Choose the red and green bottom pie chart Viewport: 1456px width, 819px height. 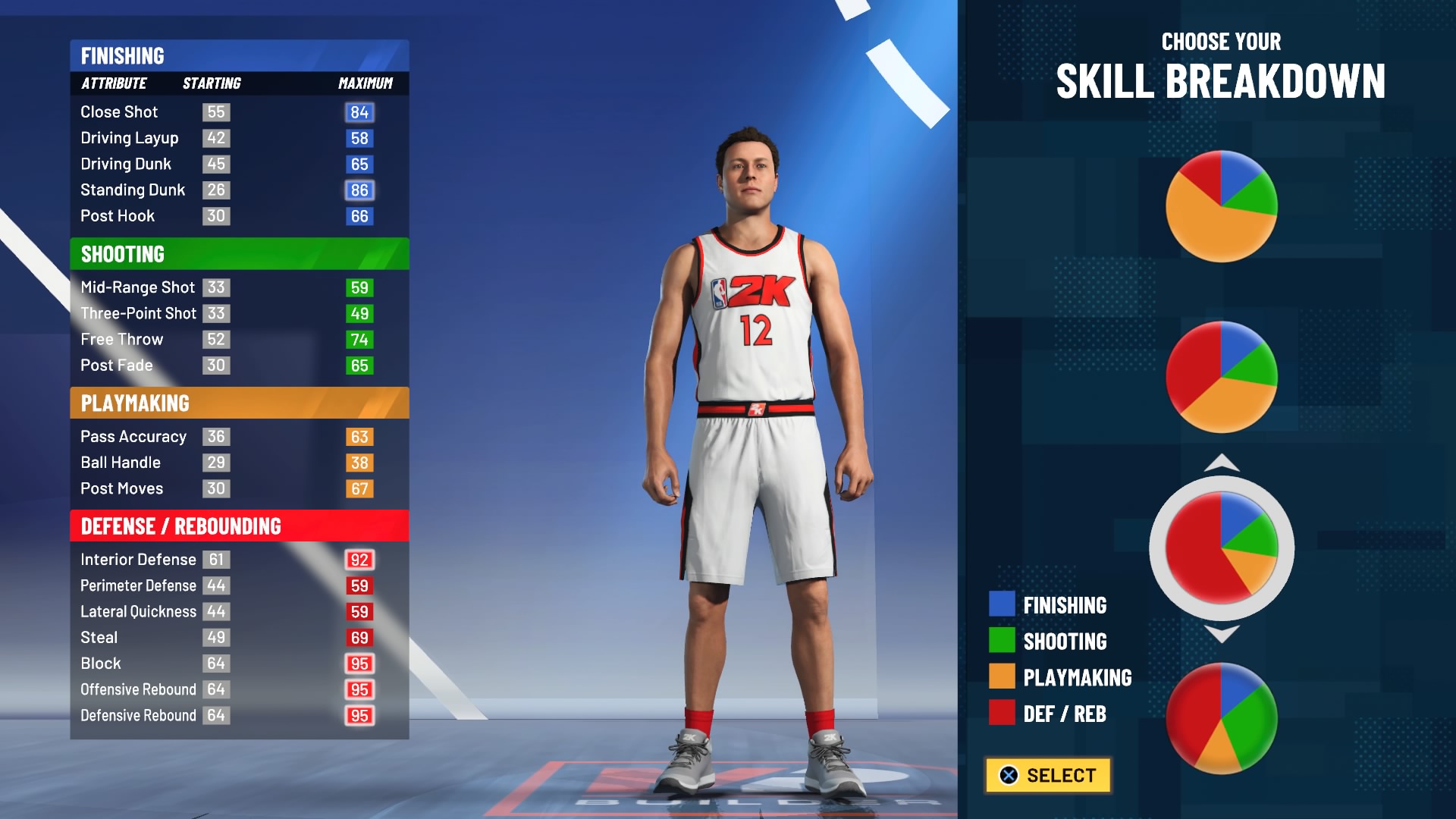tap(1221, 718)
